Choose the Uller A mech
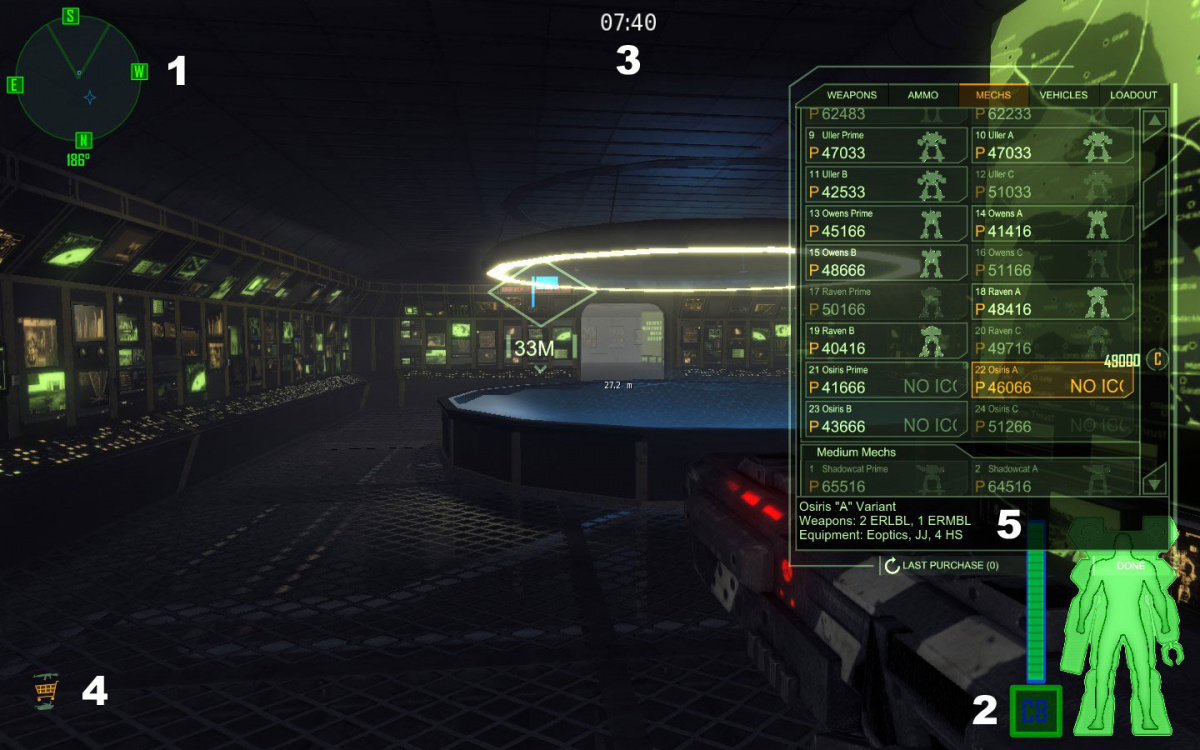The height and width of the screenshot is (750, 1200). pyautogui.click(x=1052, y=145)
